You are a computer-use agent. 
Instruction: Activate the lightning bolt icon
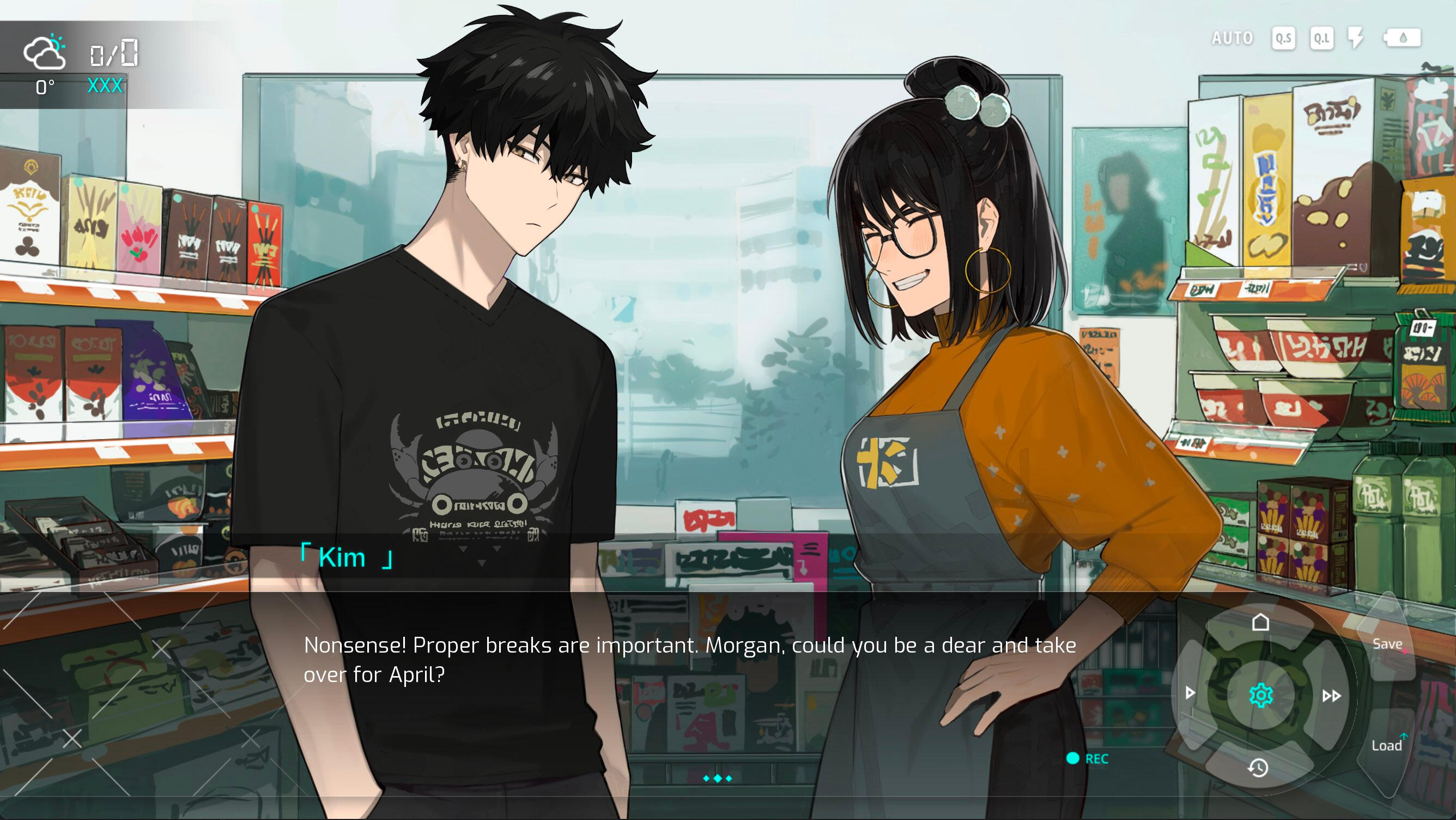[1356, 39]
